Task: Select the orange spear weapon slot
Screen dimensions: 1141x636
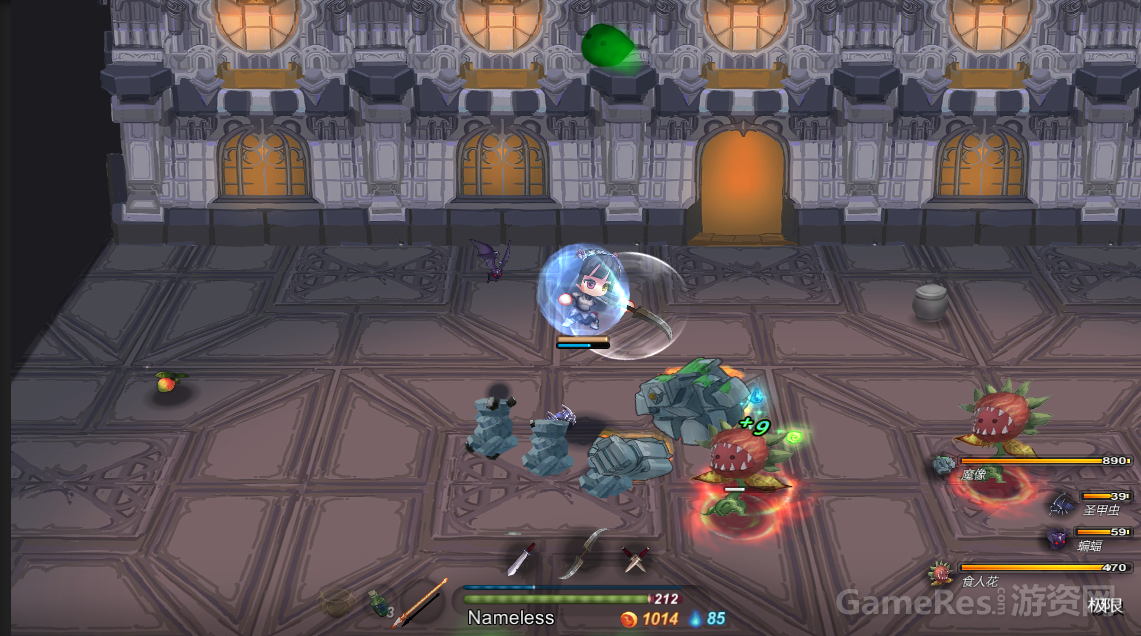Action: [x=418, y=603]
